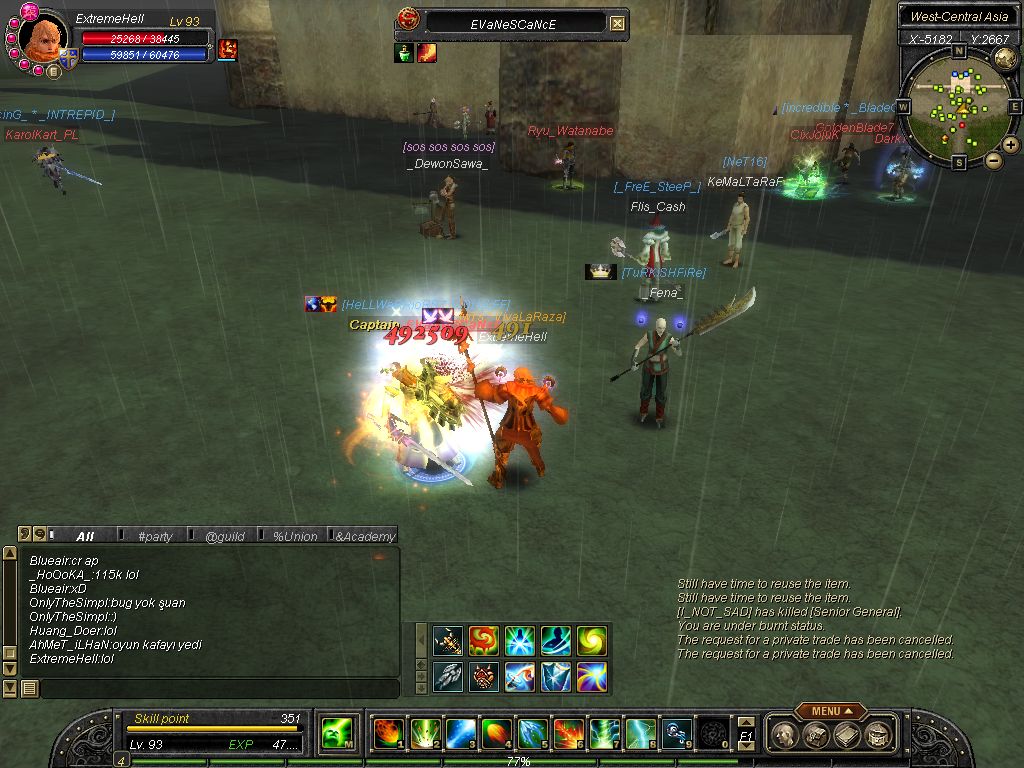The height and width of the screenshot is (768, 1024).
Task: Select the %Union chat tab
Action: [295, 536]
